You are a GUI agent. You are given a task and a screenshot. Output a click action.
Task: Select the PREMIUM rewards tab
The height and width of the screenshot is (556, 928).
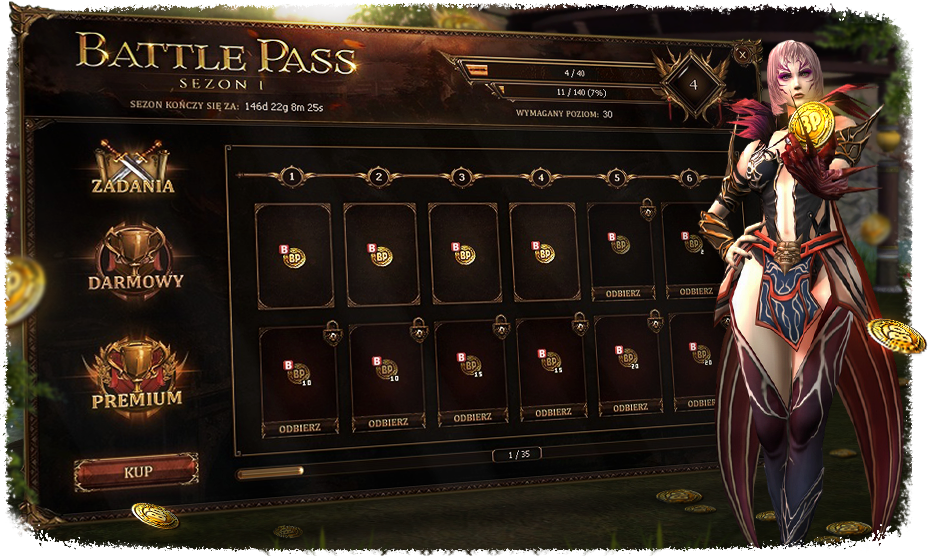pyautogui.click(x=137, y=377)
